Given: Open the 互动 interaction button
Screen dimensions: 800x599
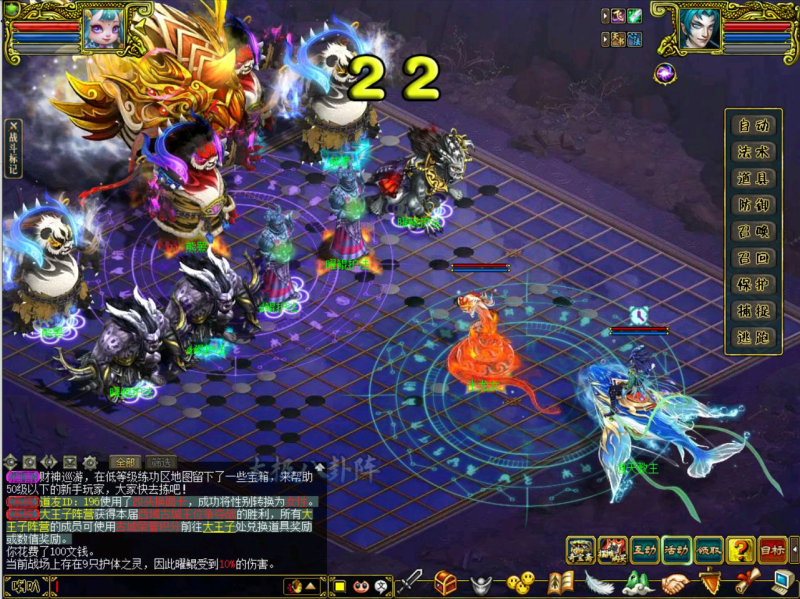Looking at the screenshot, I should [x=645, y=551].
